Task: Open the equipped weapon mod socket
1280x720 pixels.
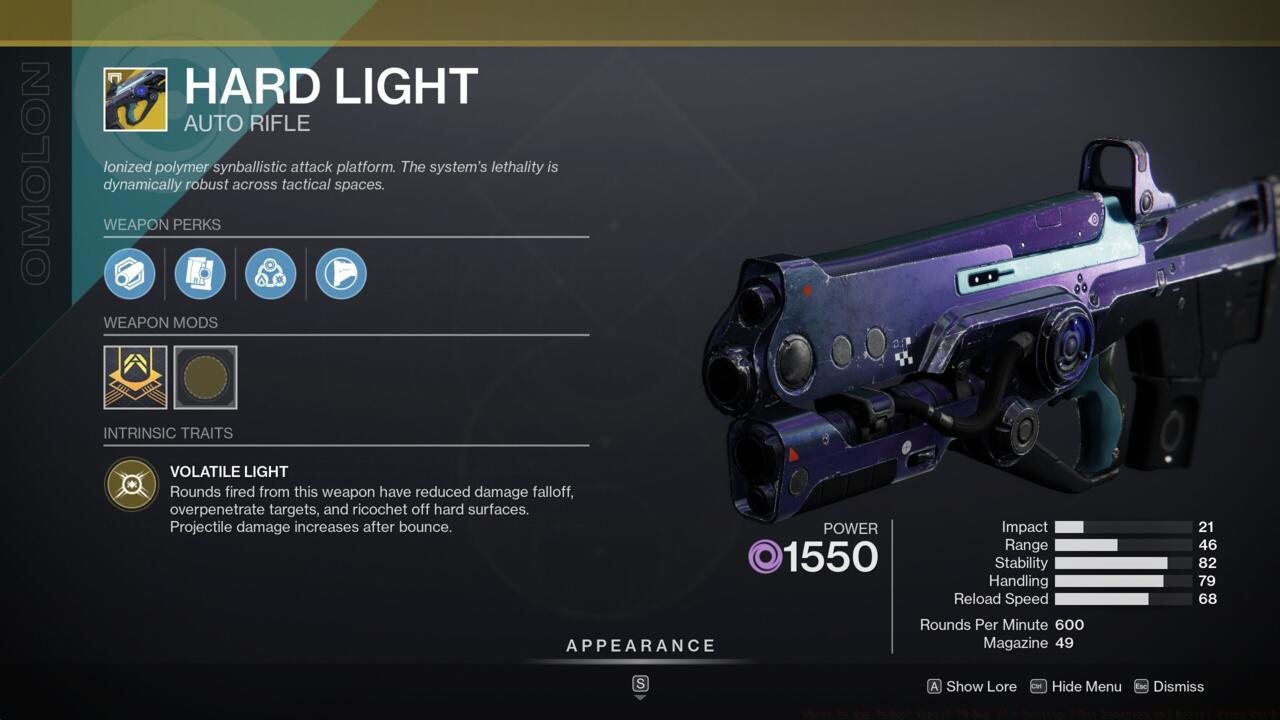Action: (135, 377)
